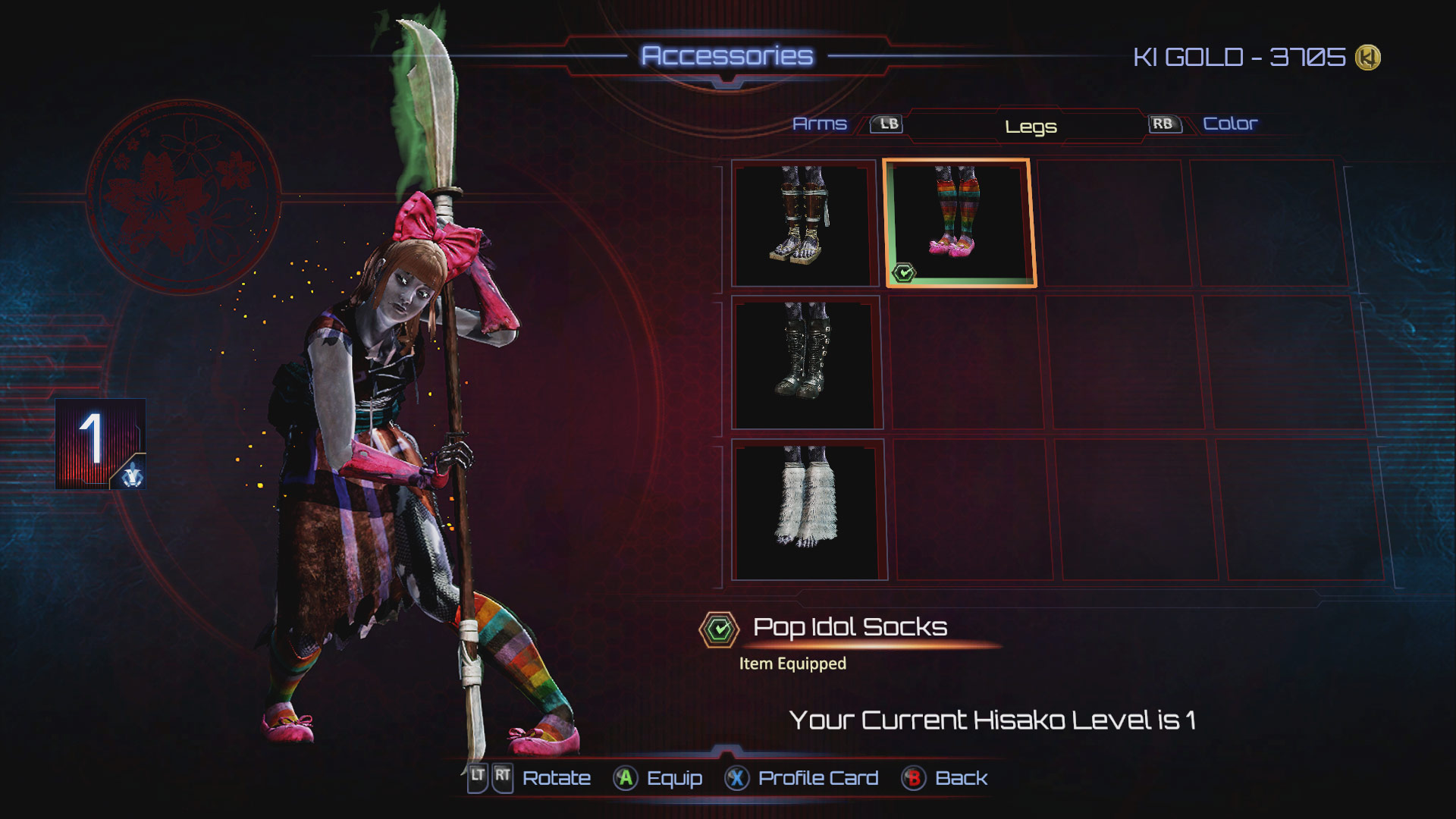Image resolution: width=1456 pixels, height=819 pixels.
Task: Open the Accessories header
Action: pos(730,55)
